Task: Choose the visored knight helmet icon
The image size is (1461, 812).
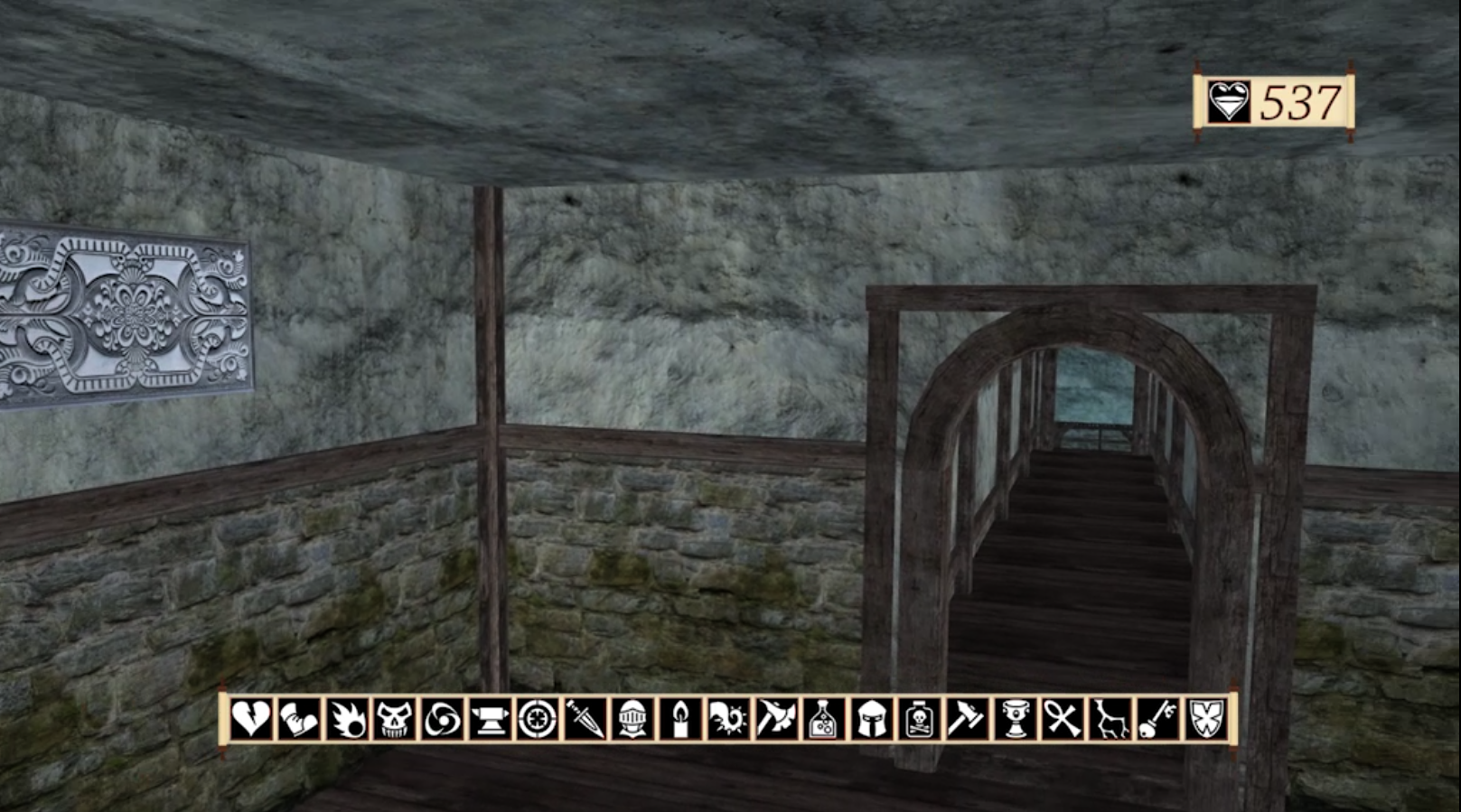Action: 632,720
